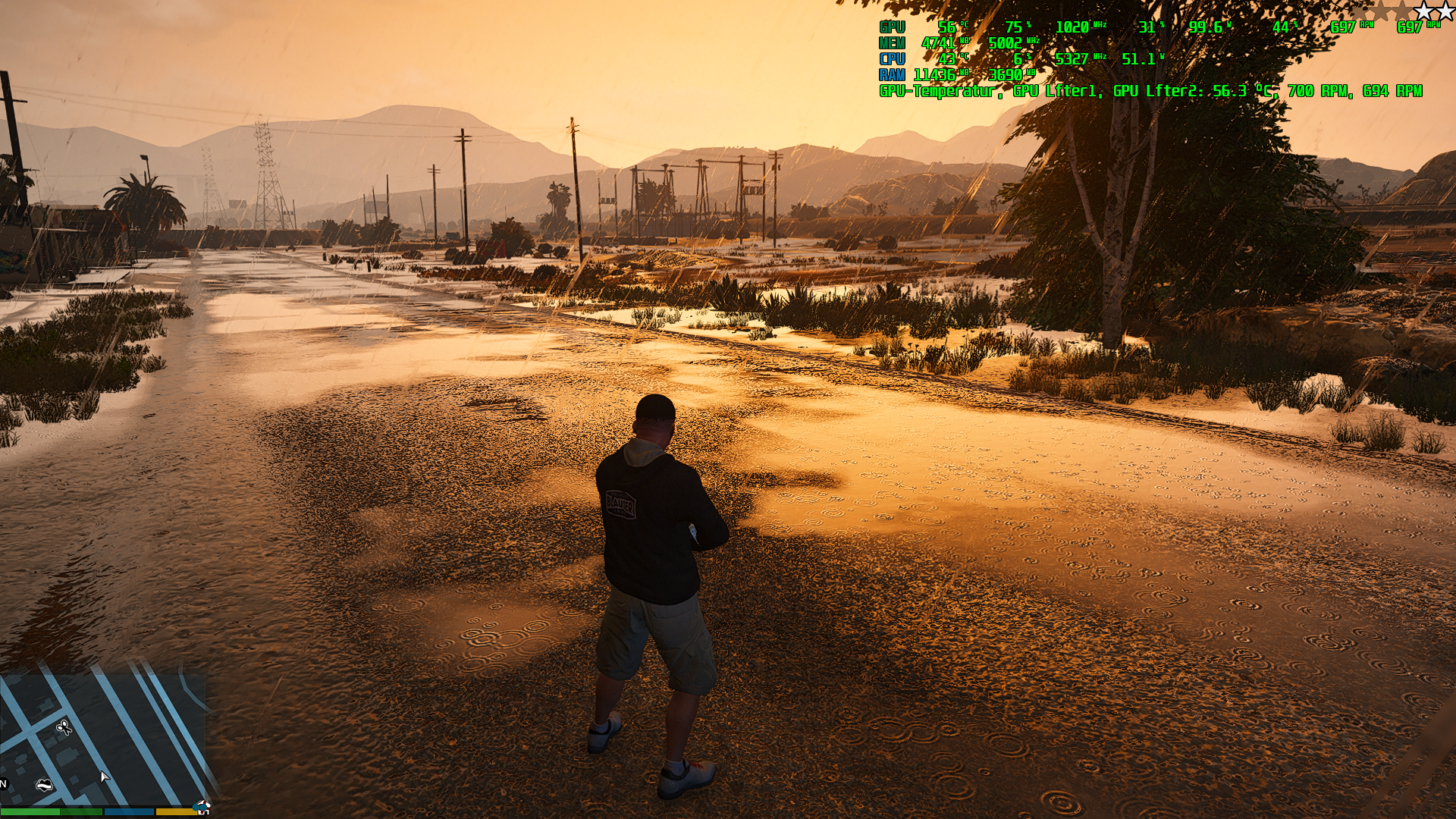Click the North indicator on the minimap
Image resolution: width=1456 pixels, height=819 pixels.
point(5,784)
